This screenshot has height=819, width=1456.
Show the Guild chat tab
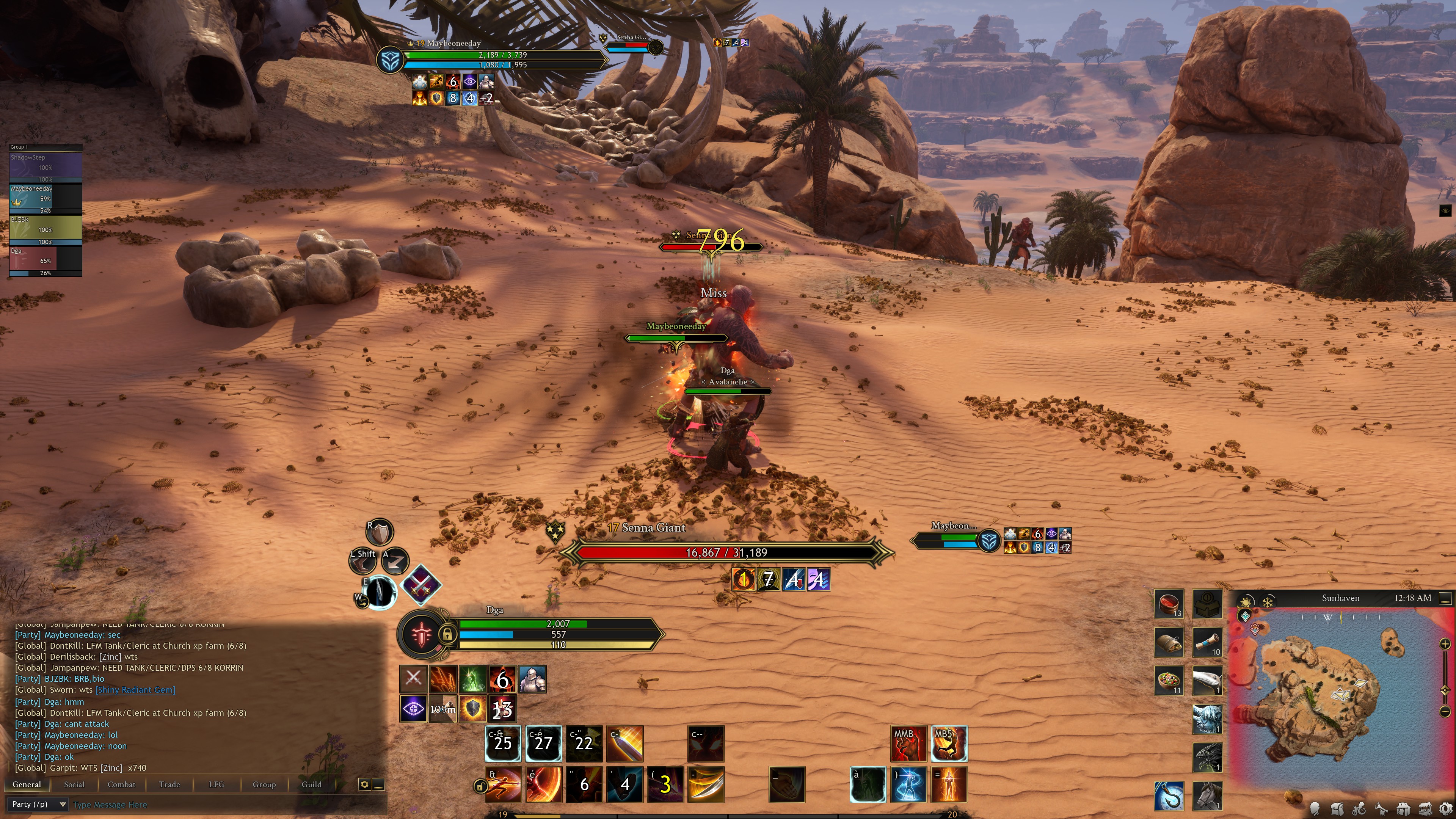tap(311, 784)
